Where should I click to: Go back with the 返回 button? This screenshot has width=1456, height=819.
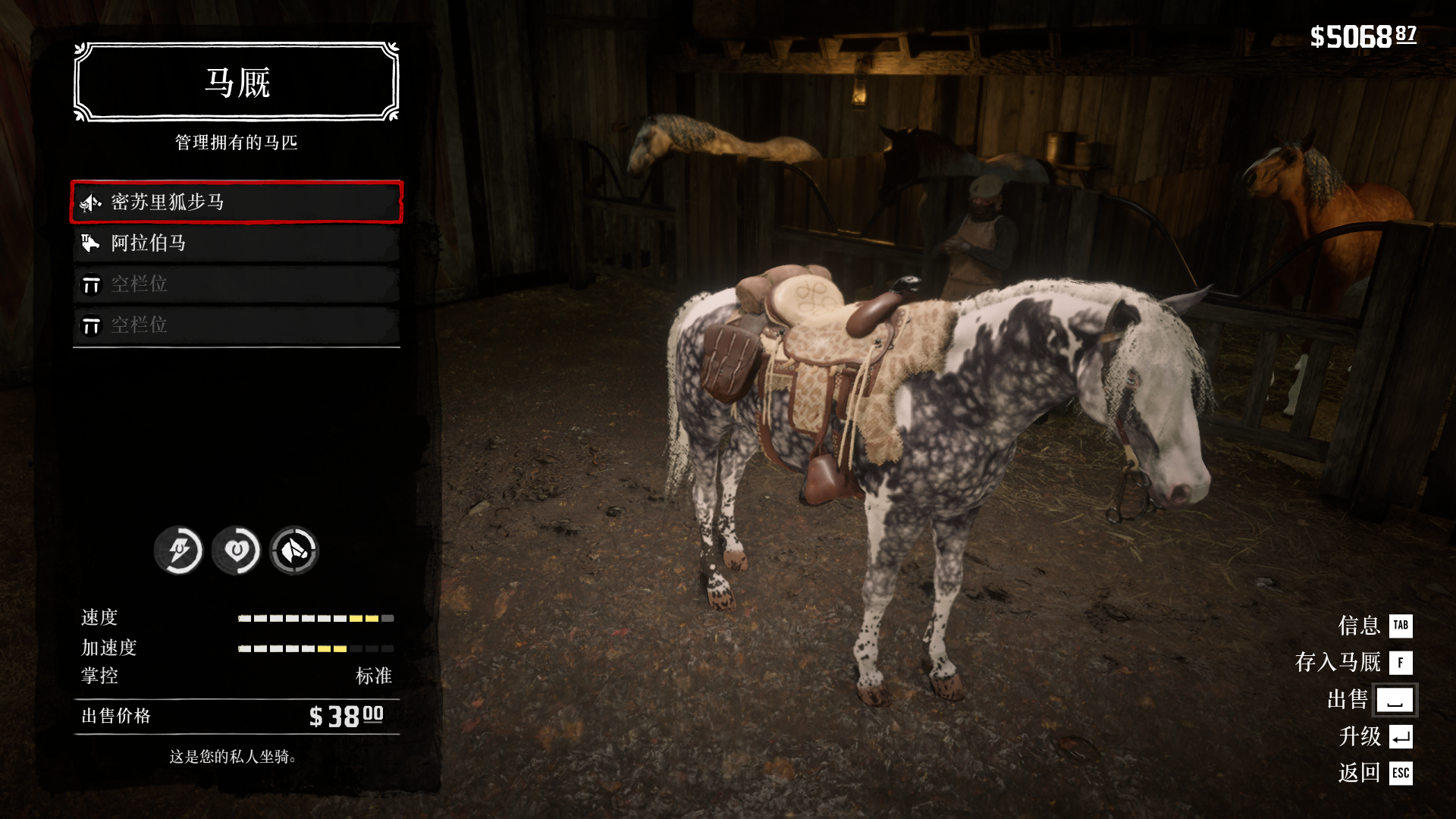1374,773
